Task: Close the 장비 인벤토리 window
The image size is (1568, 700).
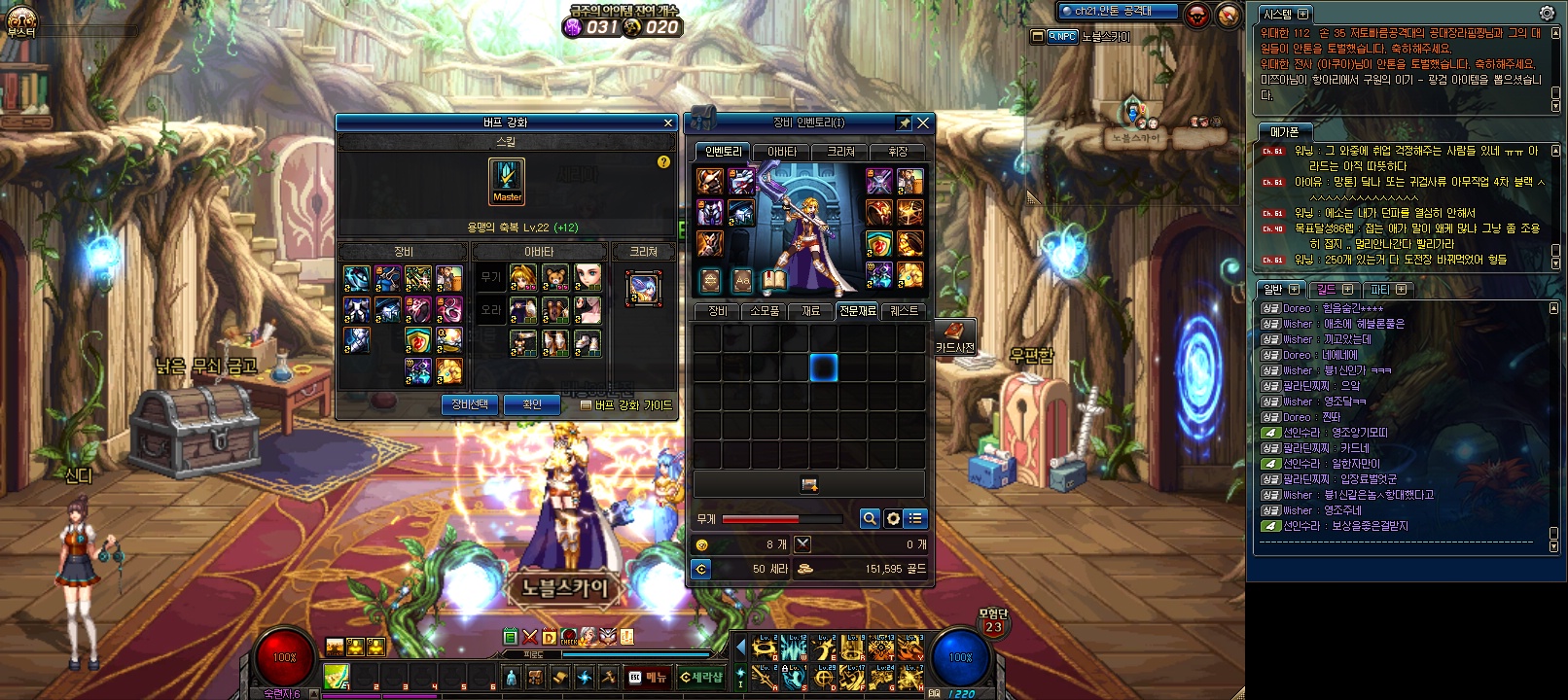Action: pos(923,122)
